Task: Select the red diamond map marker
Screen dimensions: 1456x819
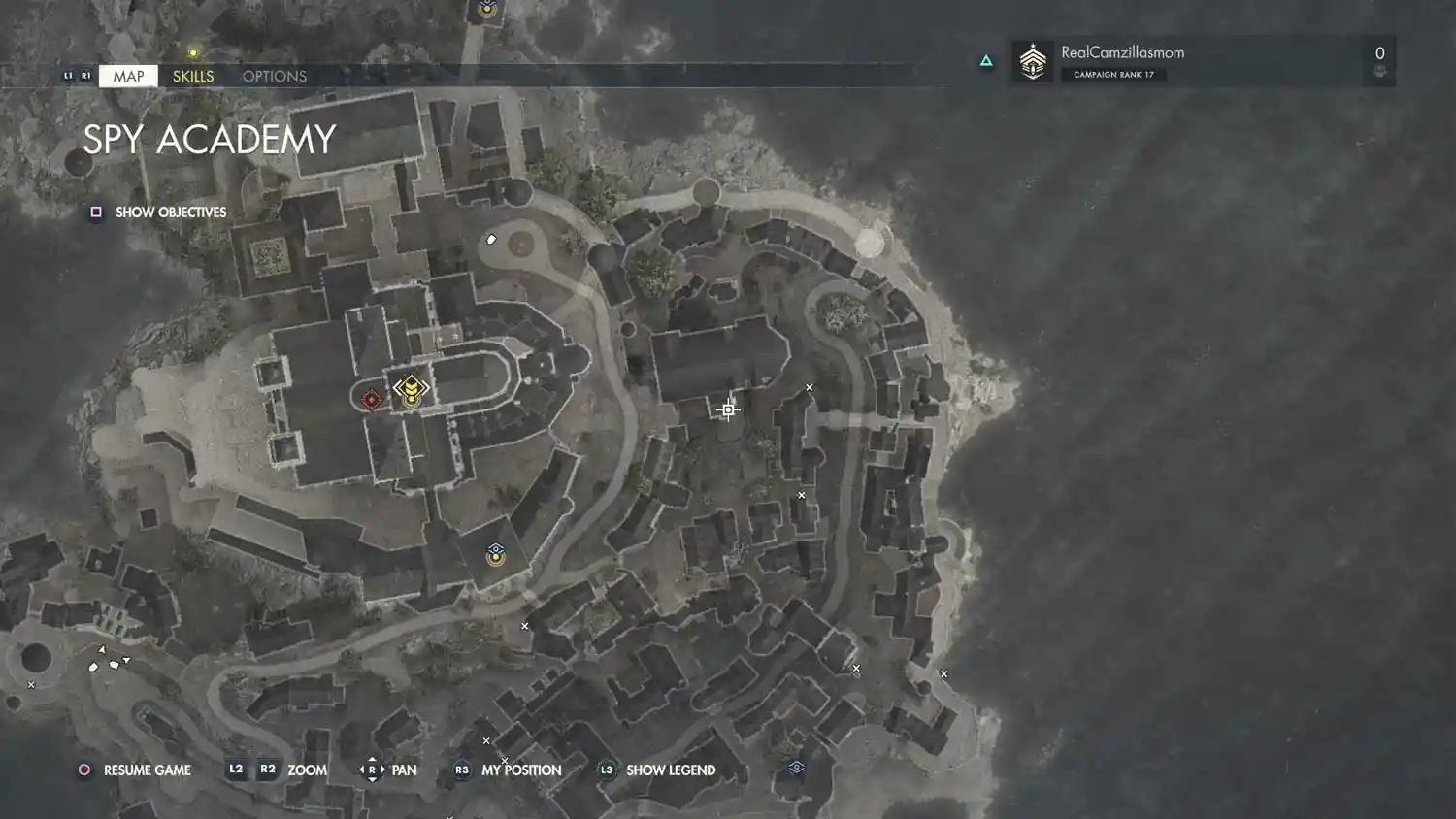Action: click(x=371, y=399)
